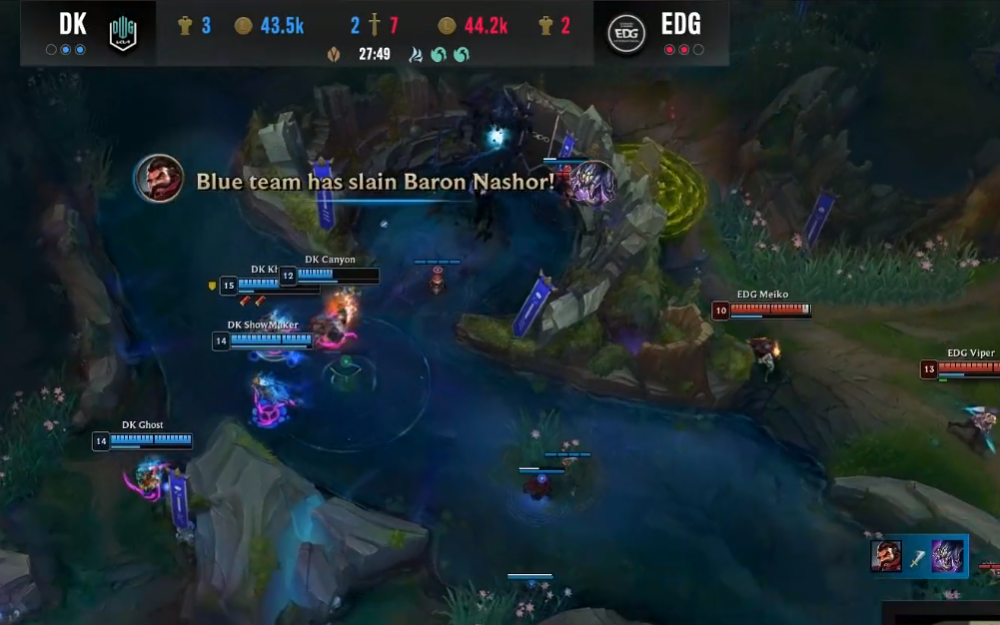Click the gold dragon icon left of the timer
The width and height of the screenshot is (1000, 625).
tap(333, 54)
